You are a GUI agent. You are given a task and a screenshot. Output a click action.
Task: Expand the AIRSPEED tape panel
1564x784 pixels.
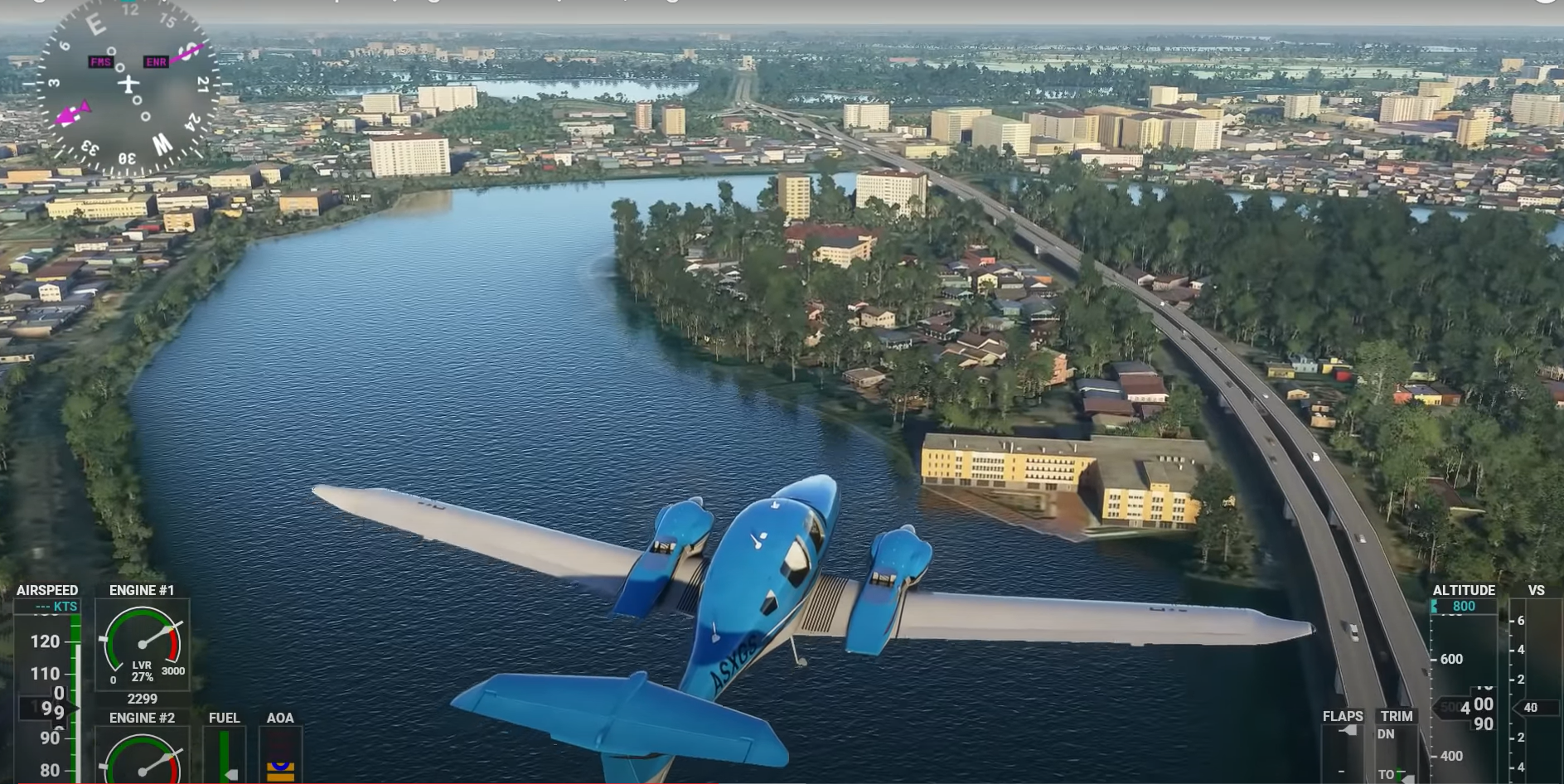pyautogui.click(x=47, y=589)
